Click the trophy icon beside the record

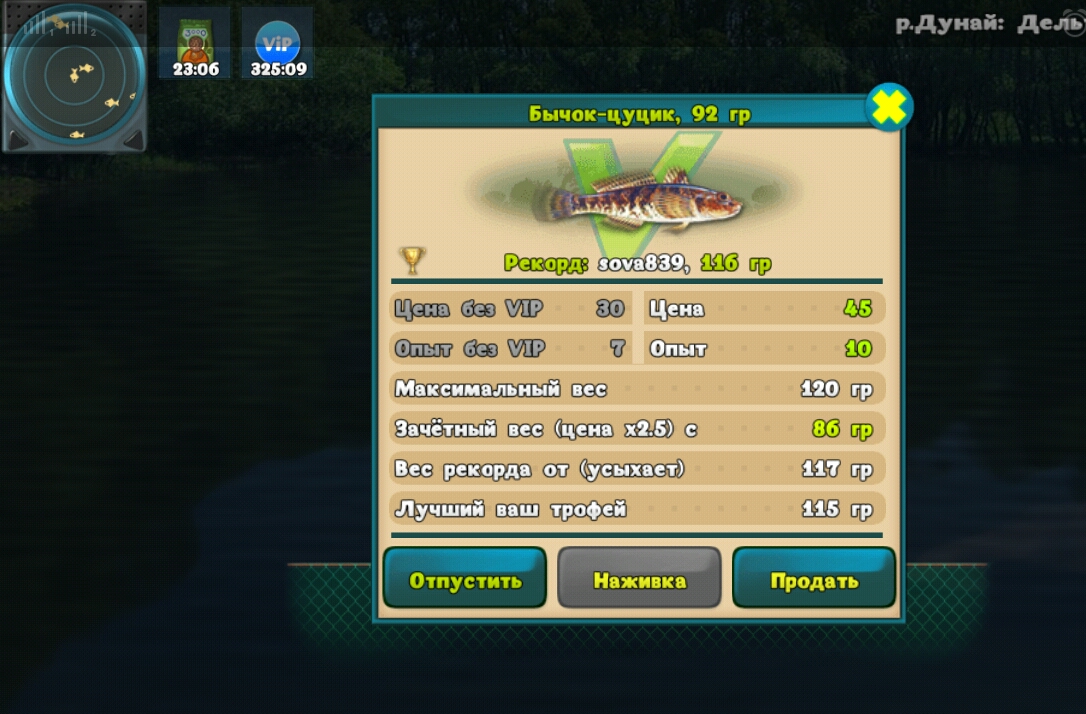[412, 260]
